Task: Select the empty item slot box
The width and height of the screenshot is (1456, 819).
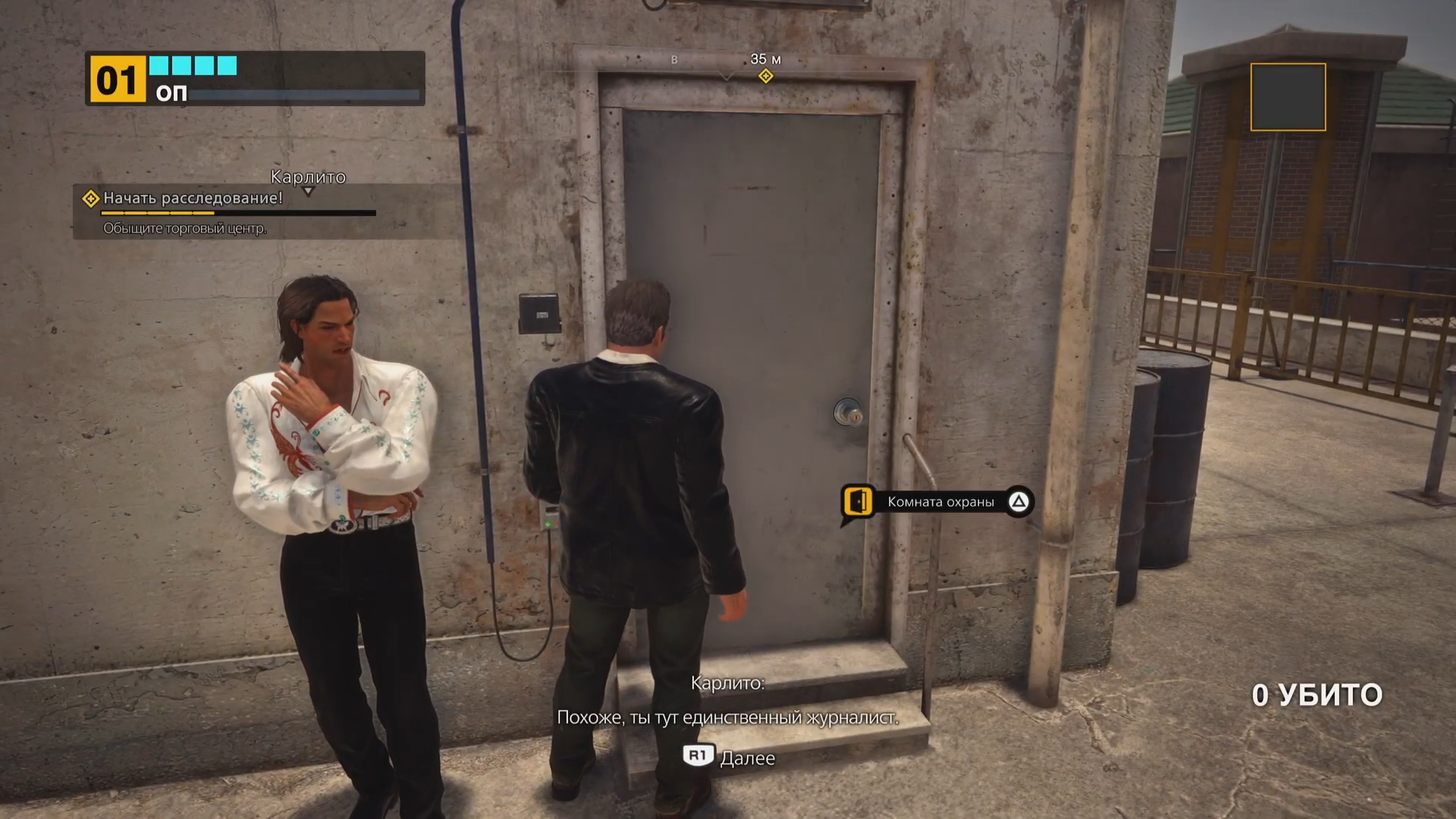Action: [x=1288, y=97]
